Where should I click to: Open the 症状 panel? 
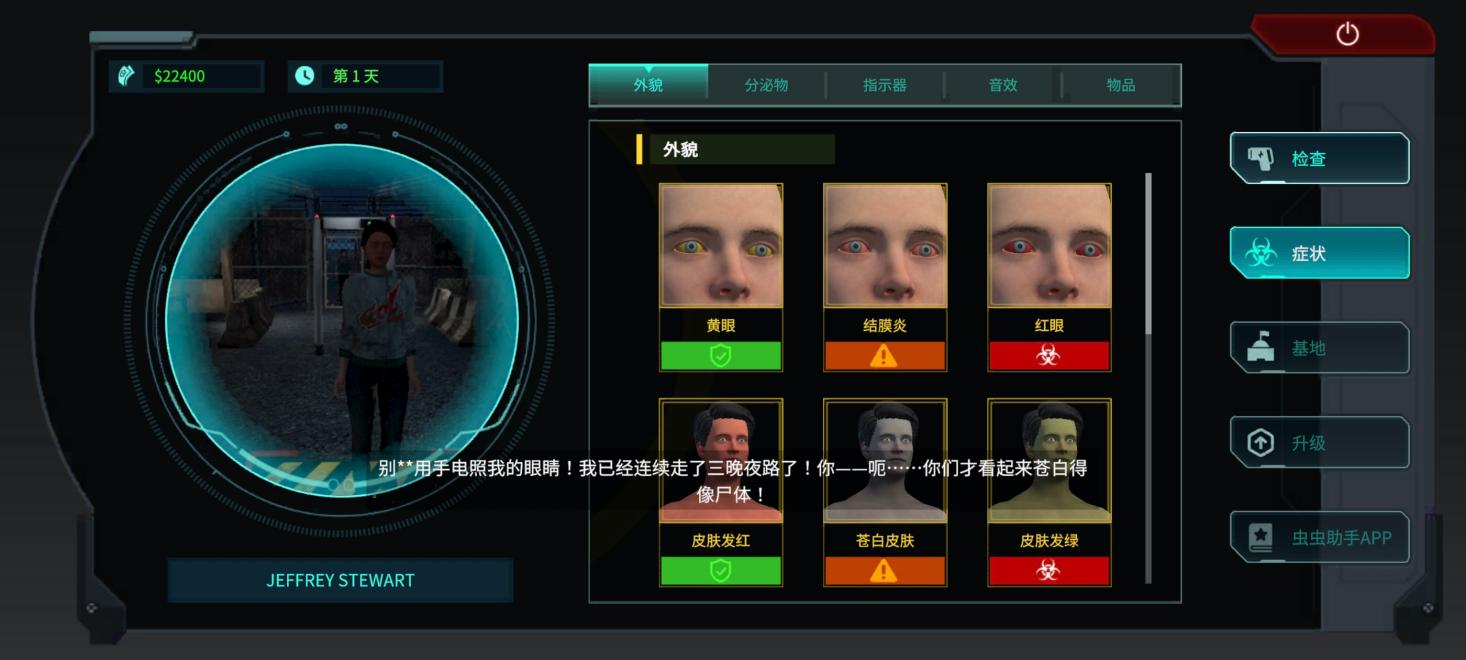(1319, 253)
